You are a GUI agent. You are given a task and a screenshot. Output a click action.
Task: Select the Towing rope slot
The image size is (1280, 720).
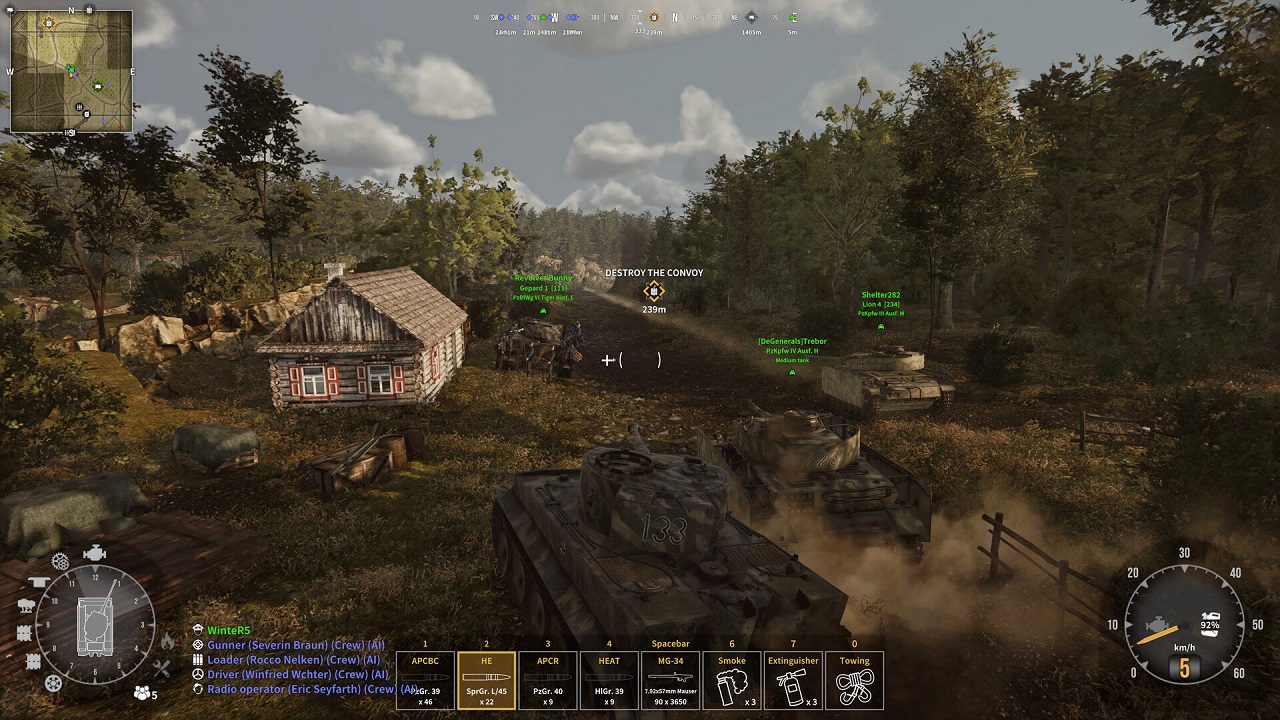855,680
